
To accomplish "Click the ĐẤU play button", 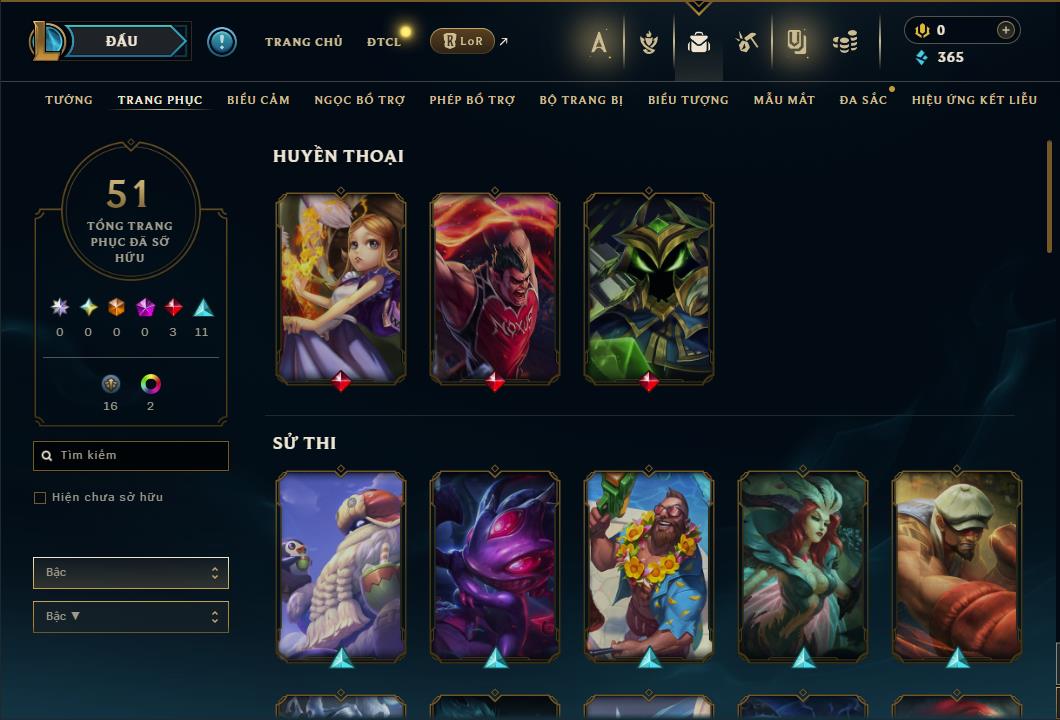I will point(122,41).
